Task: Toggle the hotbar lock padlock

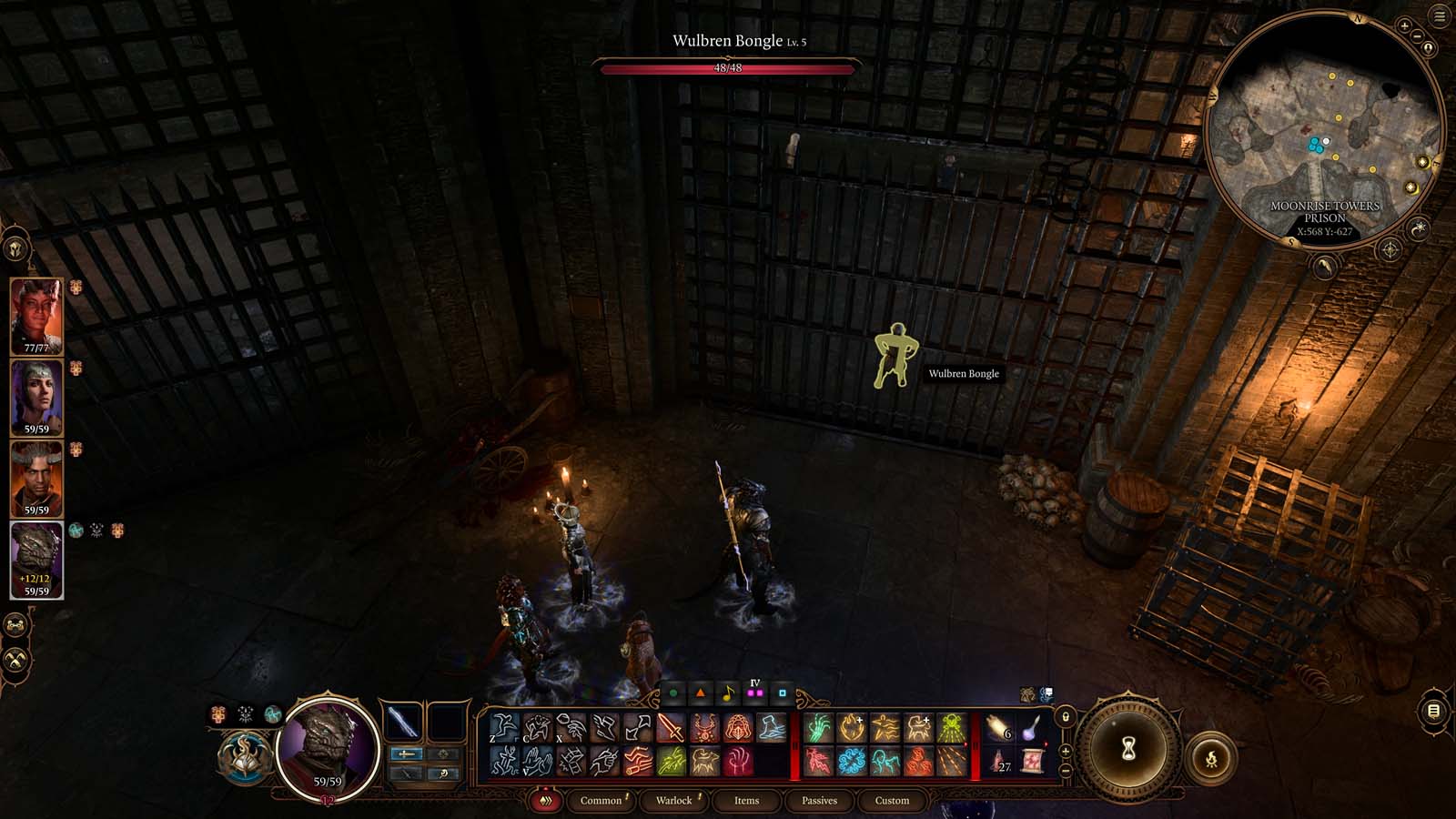Action: (1067, 716)
